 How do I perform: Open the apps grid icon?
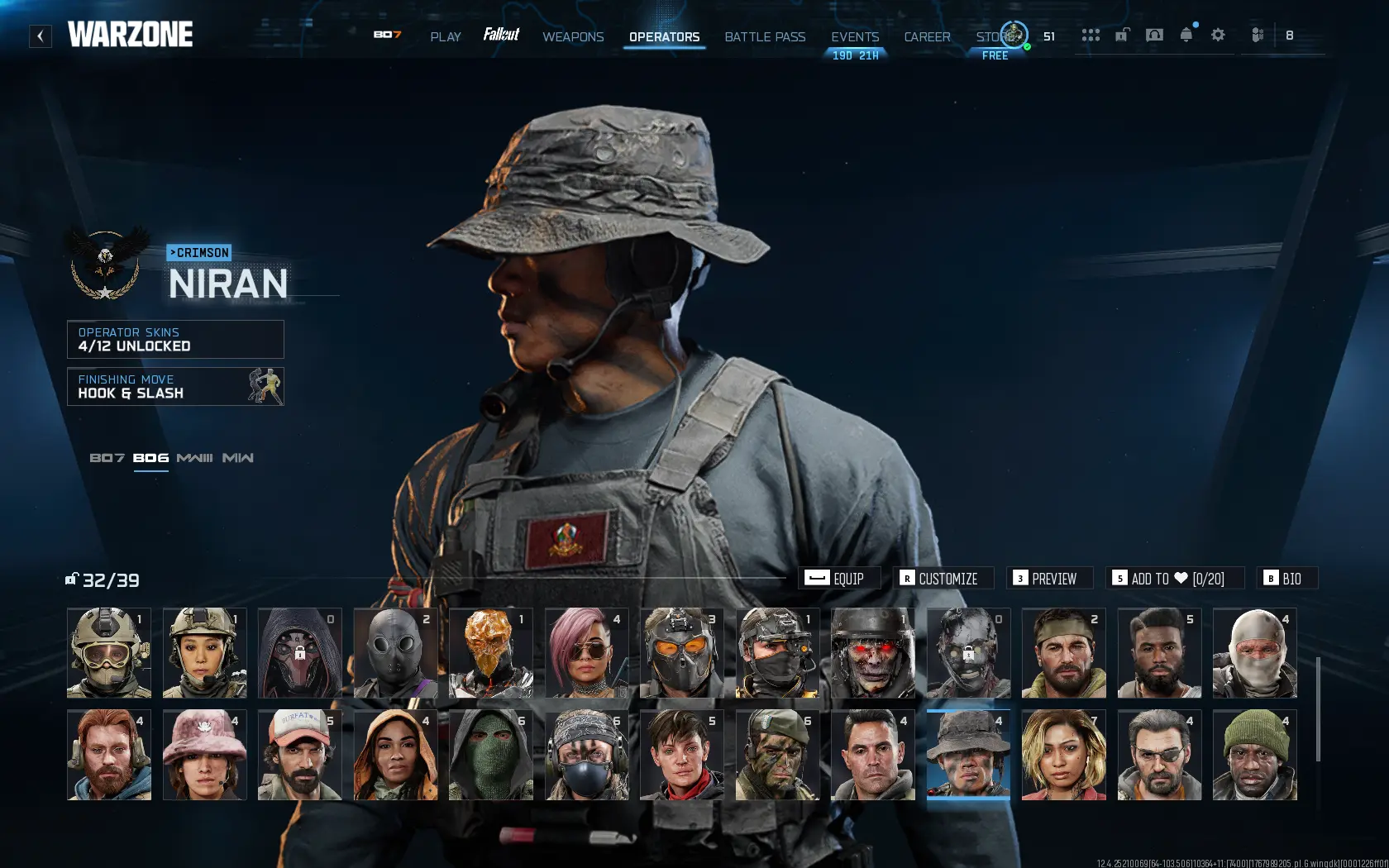(1091, 35)
